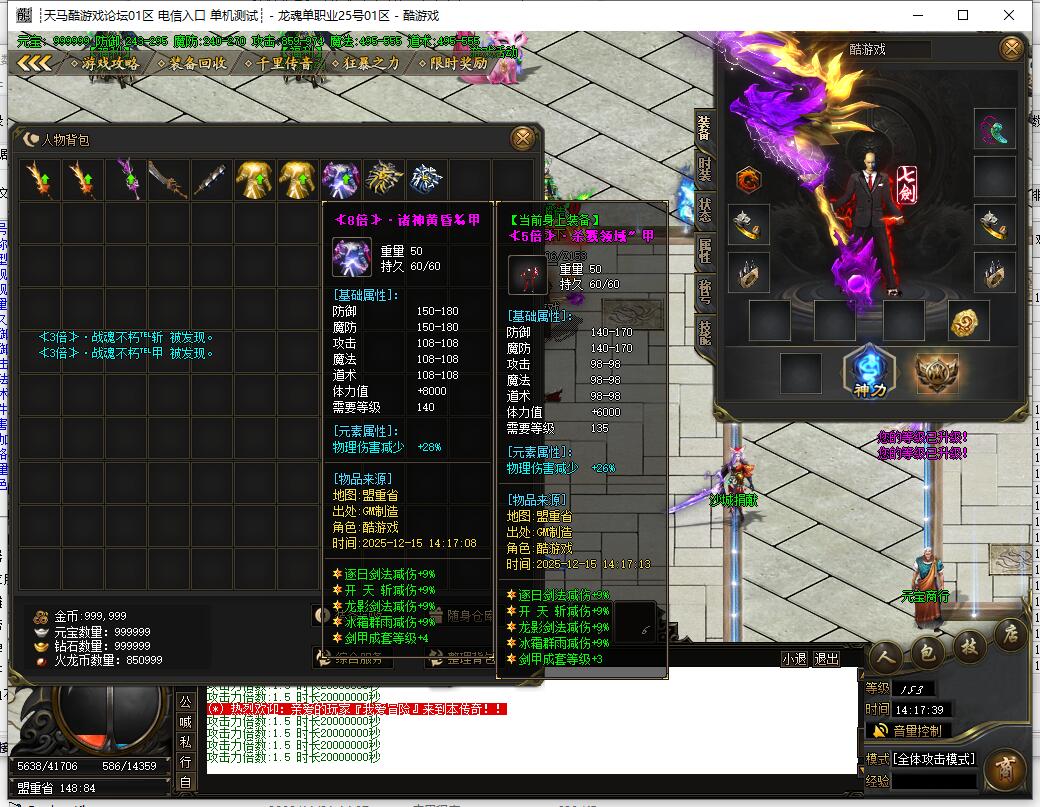Maximize the game window
The width and height of the screenshot is (1040, 807).
pos(963,15)
